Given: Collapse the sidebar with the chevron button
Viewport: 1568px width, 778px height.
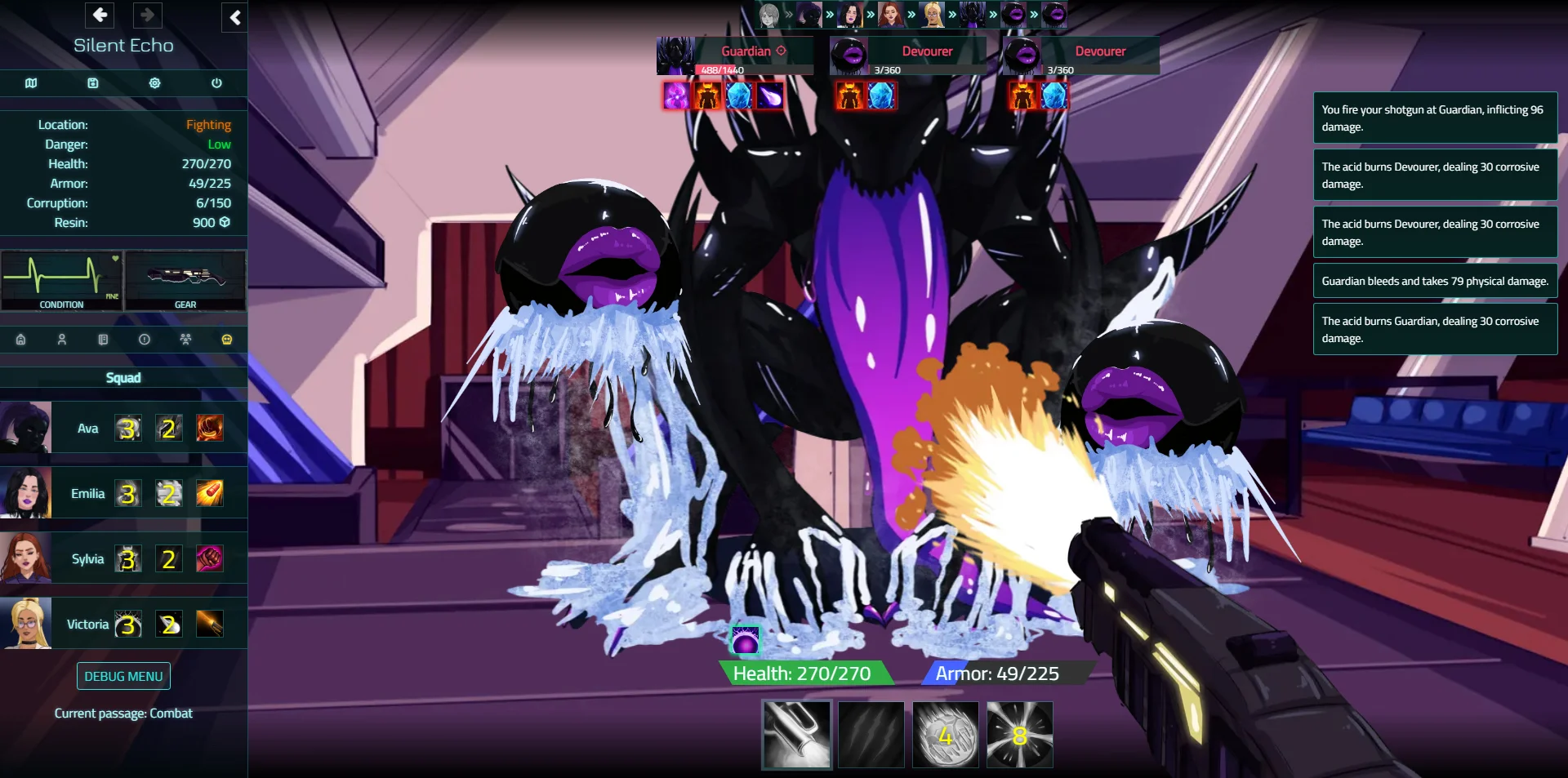Looking at the screenshot, I should (x=234, y=17).
